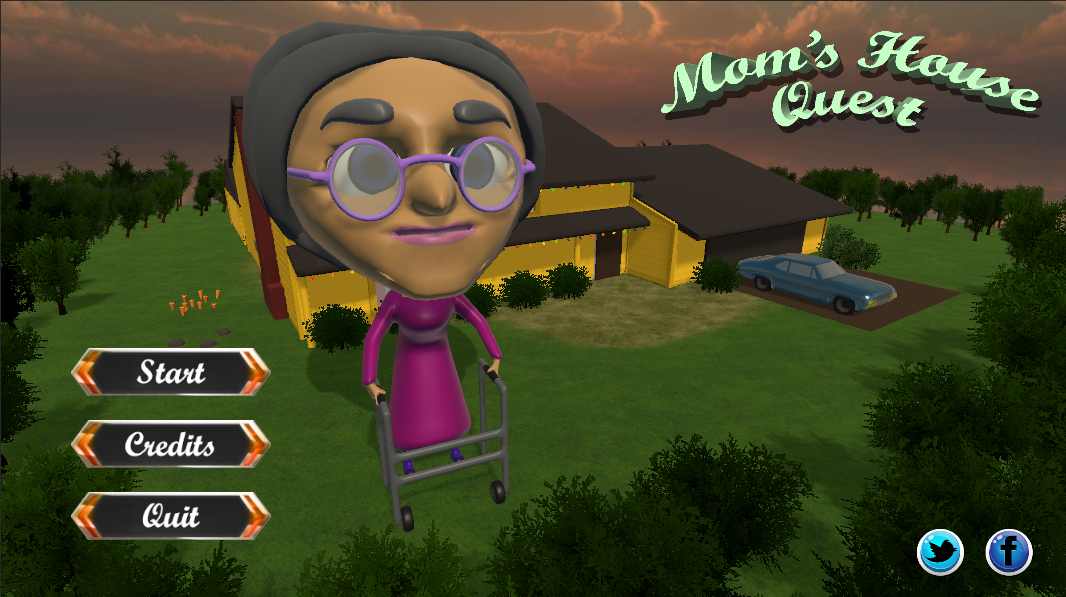Viewport: 1066px width, 597px height.
Task: Click the Start button
Action: tap(171, 372)
